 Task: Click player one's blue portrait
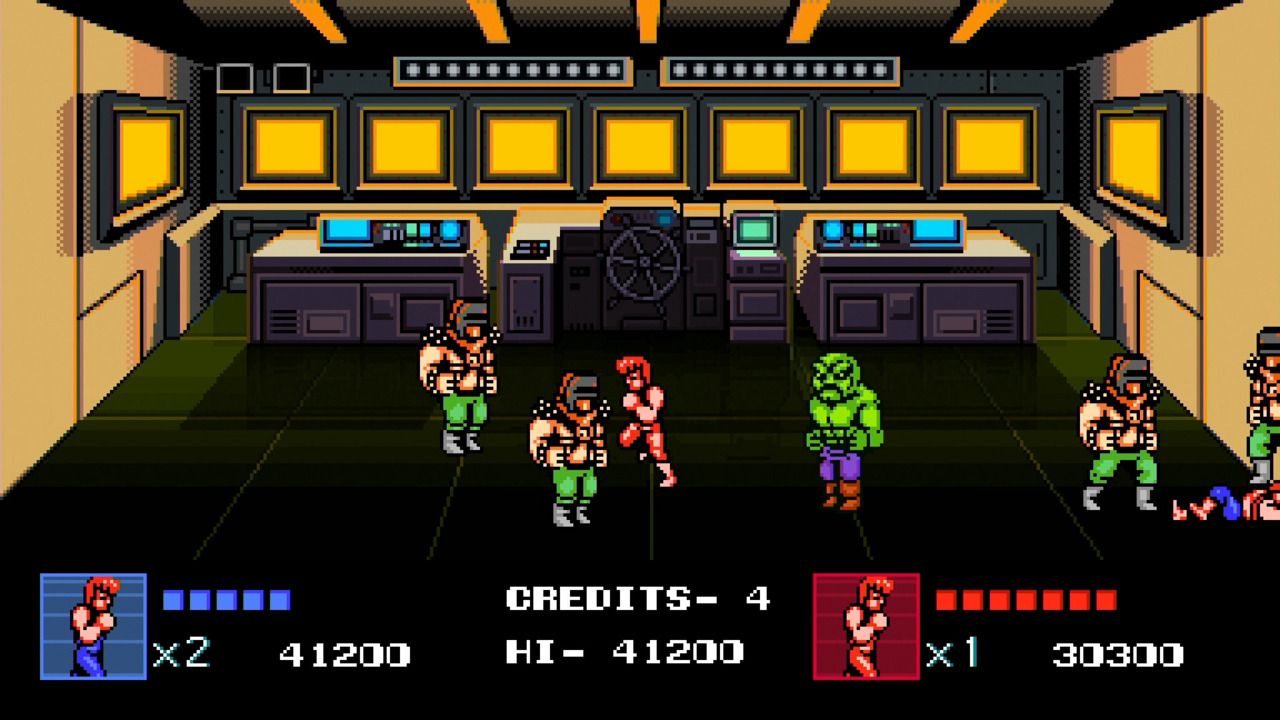pos(93,627)
